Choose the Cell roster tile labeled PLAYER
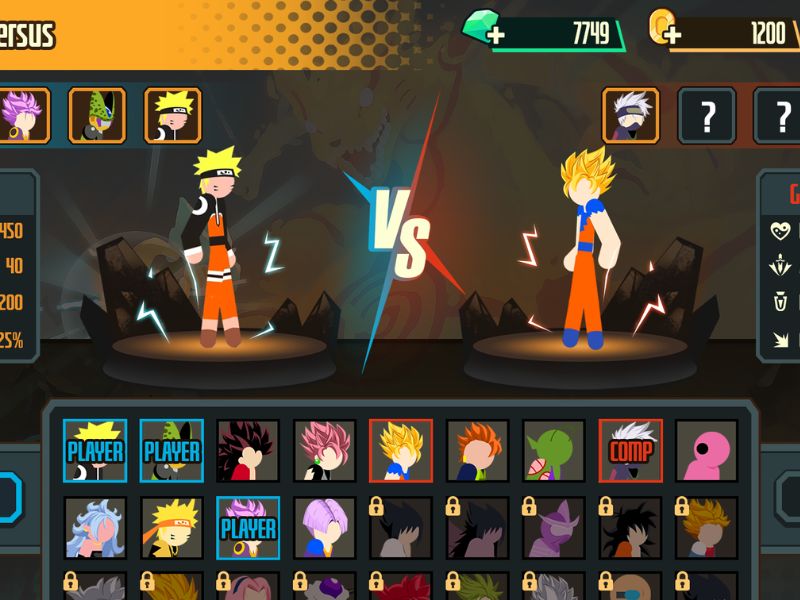This screenshot has height=600, width=800. point(172,451)
